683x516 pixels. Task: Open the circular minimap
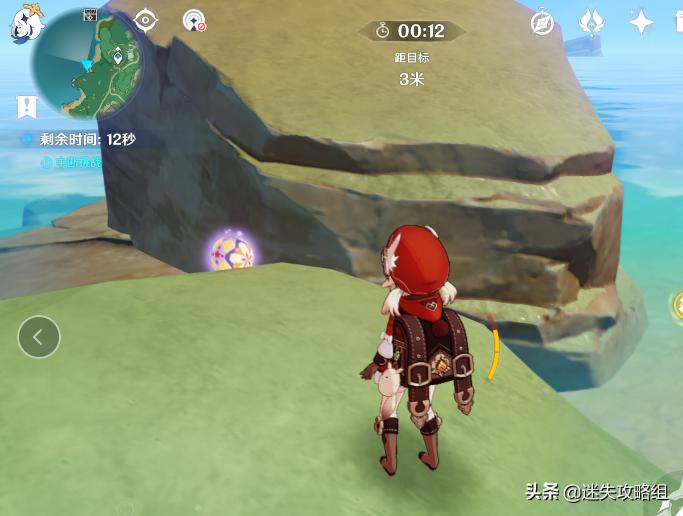(87, 62)
